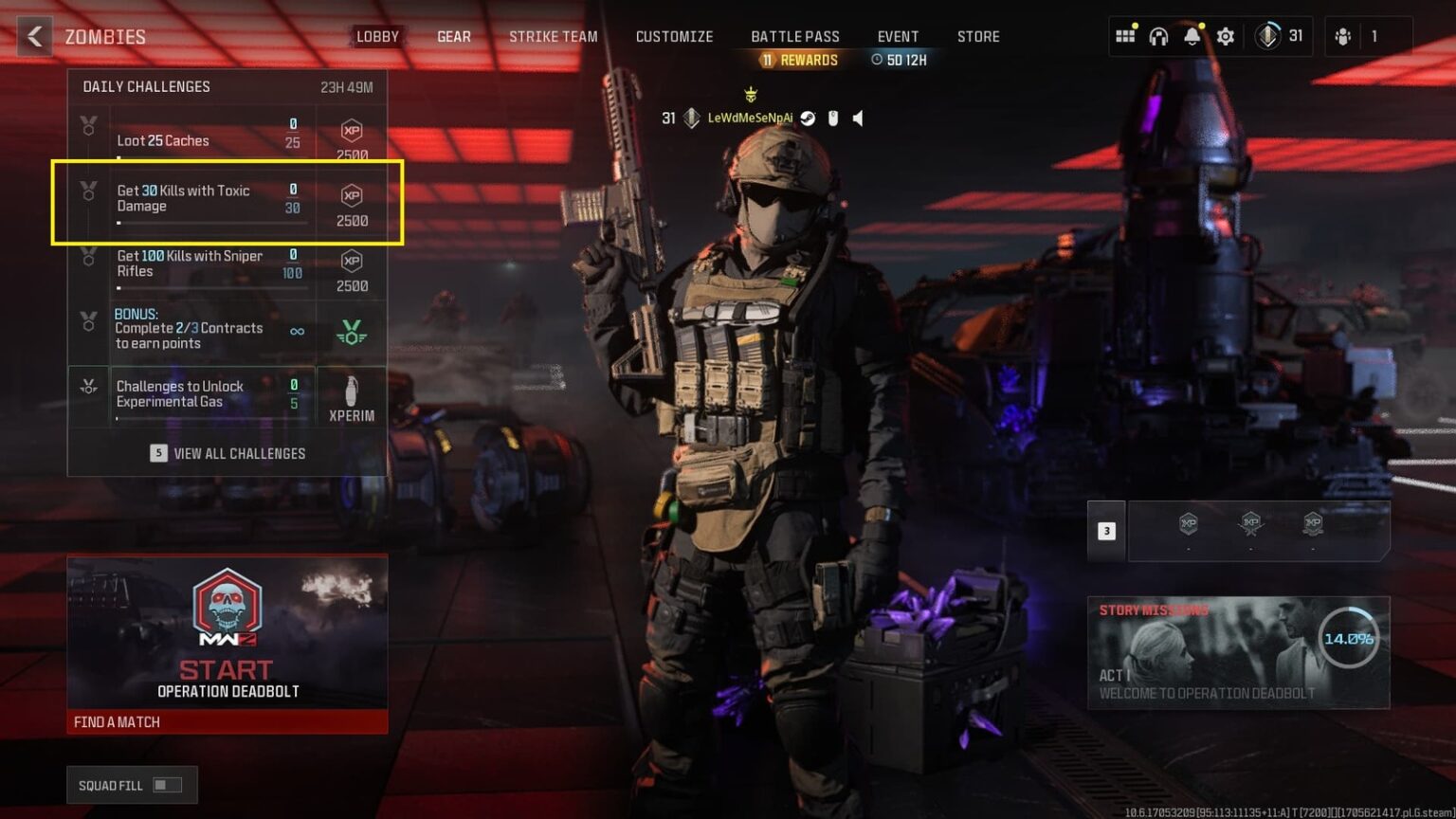Mute the speaker icon near player name

857,118
